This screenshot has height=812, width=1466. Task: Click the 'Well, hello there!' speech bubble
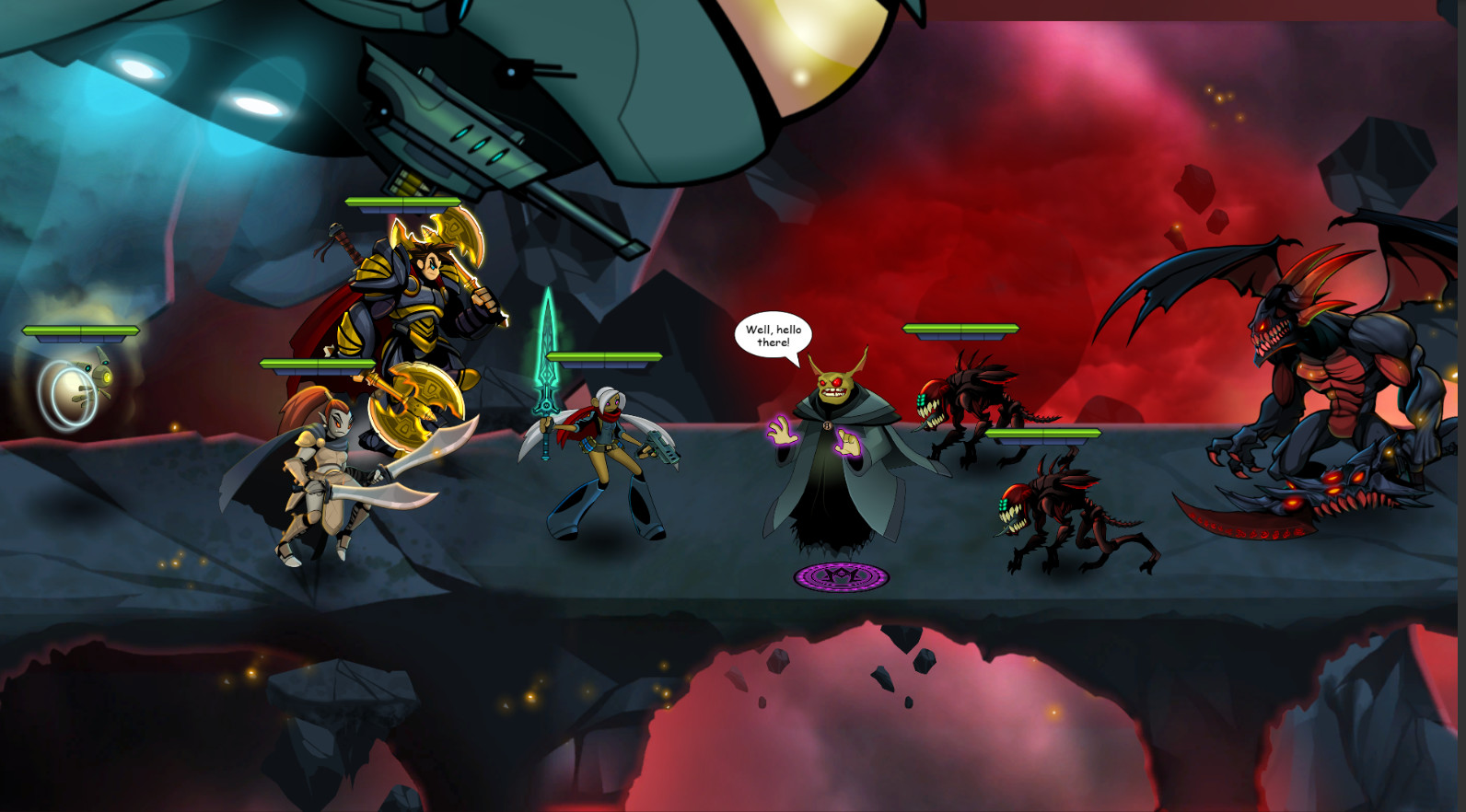772,333
